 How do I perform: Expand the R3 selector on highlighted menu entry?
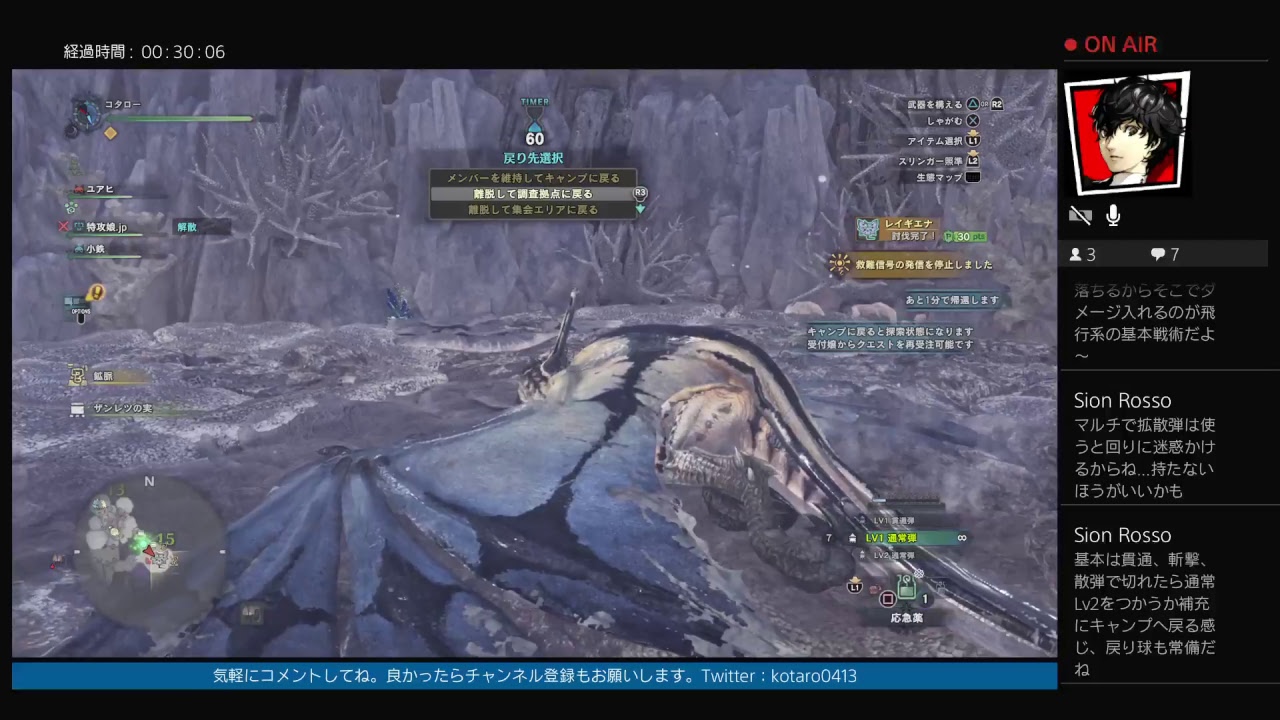pyautogui.click(x=639, y=193)
